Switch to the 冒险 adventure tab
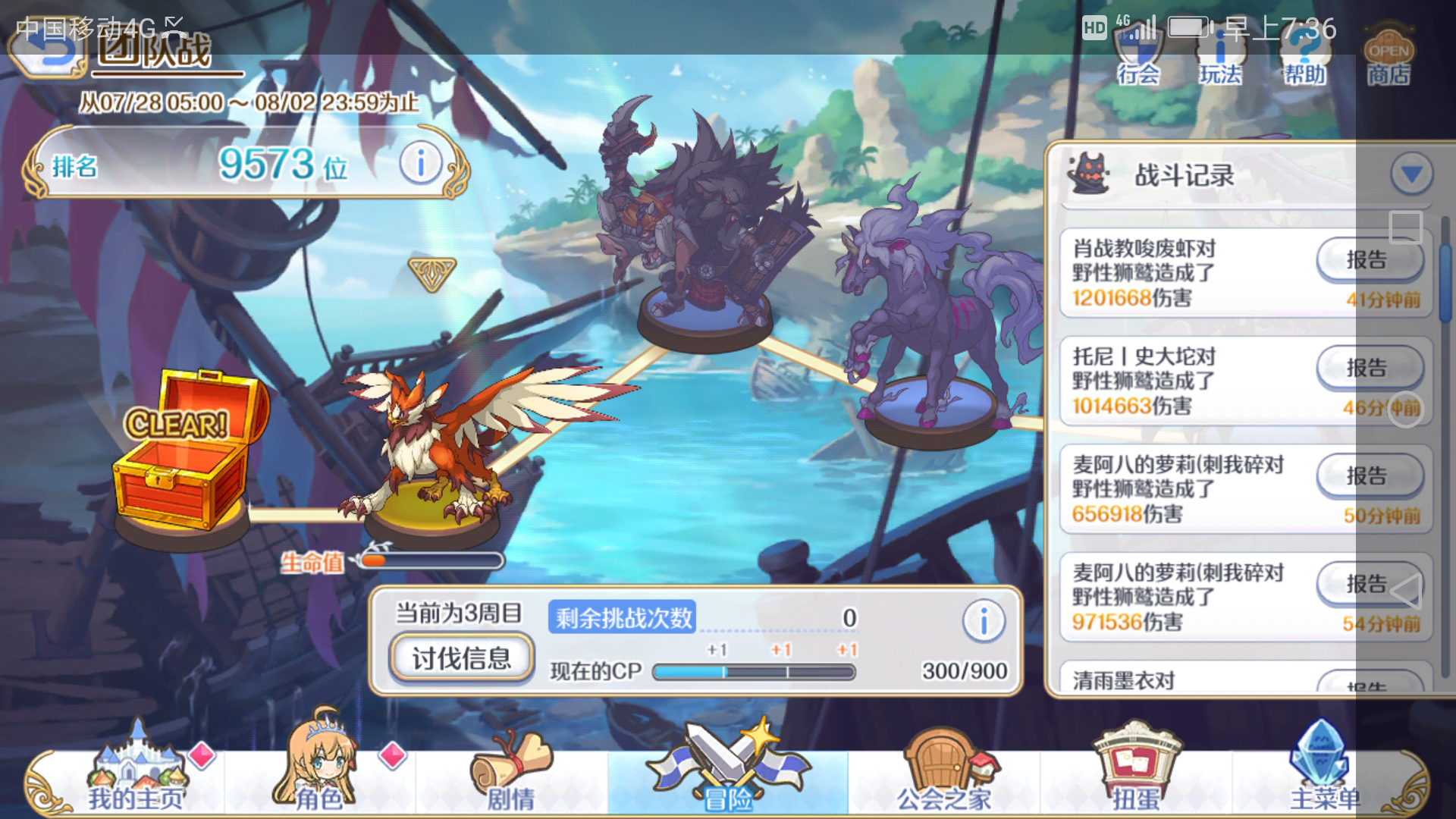The width and height of the screenshot is (1456, 819). (726, 773)
